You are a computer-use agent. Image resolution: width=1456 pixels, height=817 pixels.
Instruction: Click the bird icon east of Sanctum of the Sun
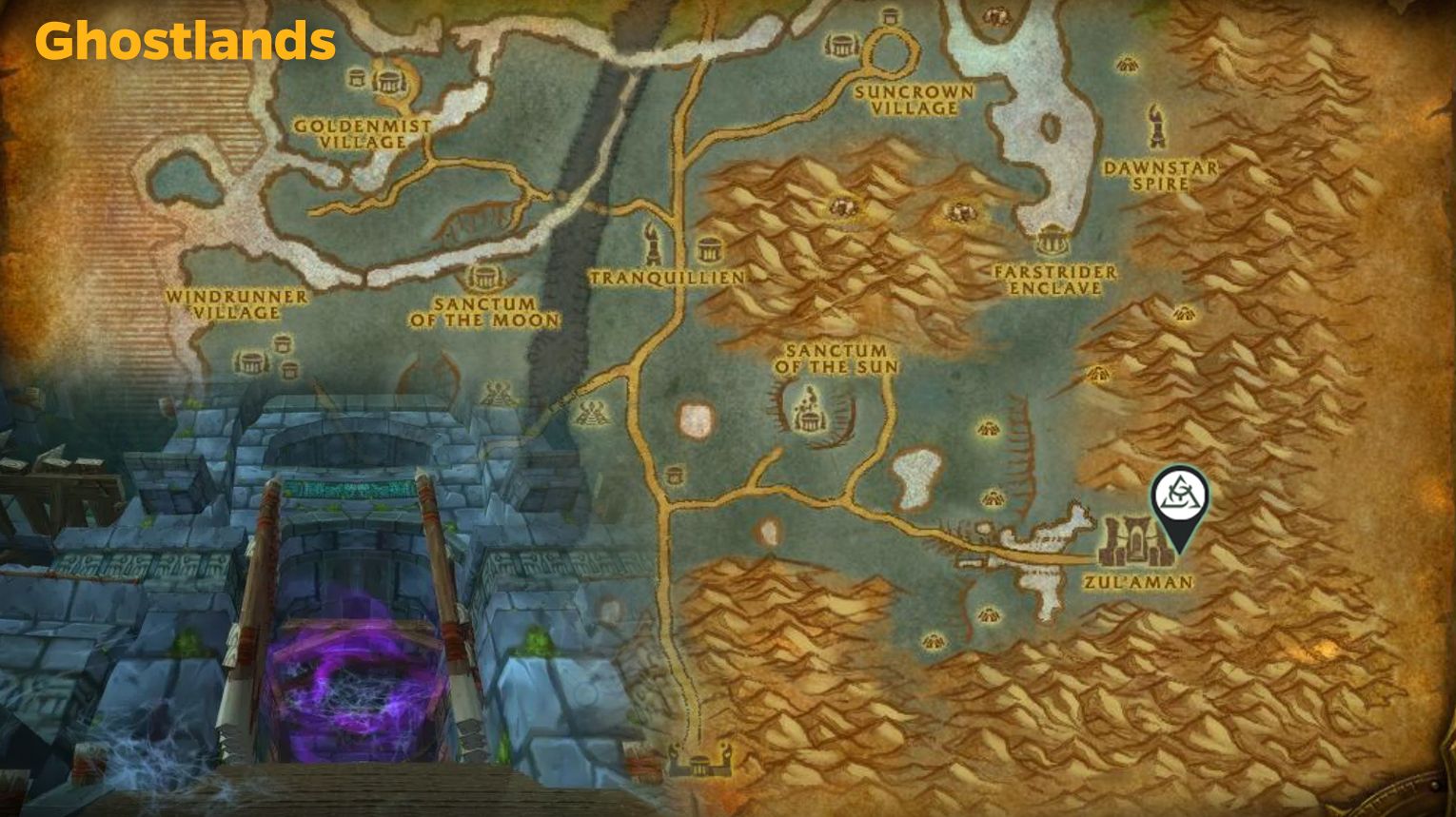[991, 428]
